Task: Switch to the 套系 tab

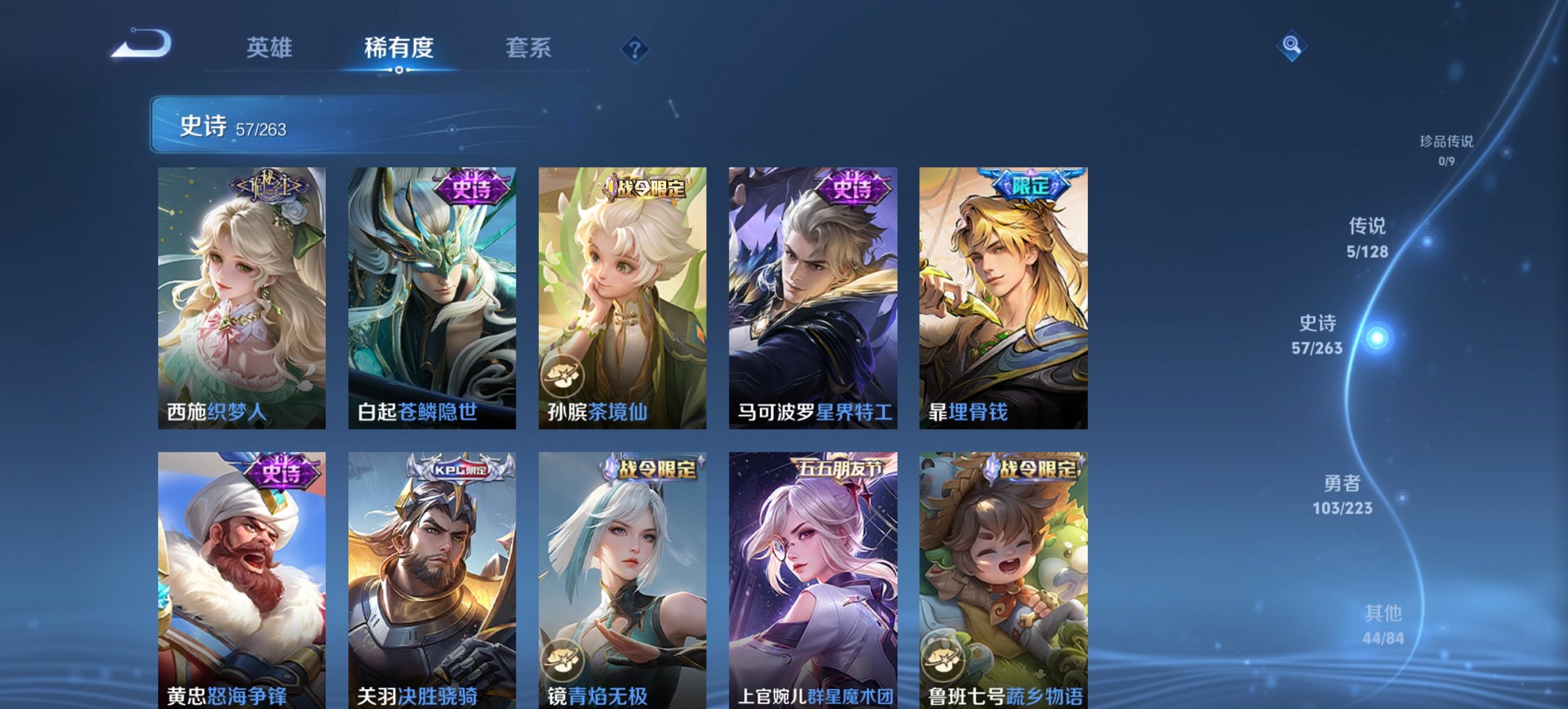Action: (x=529, y=48)
